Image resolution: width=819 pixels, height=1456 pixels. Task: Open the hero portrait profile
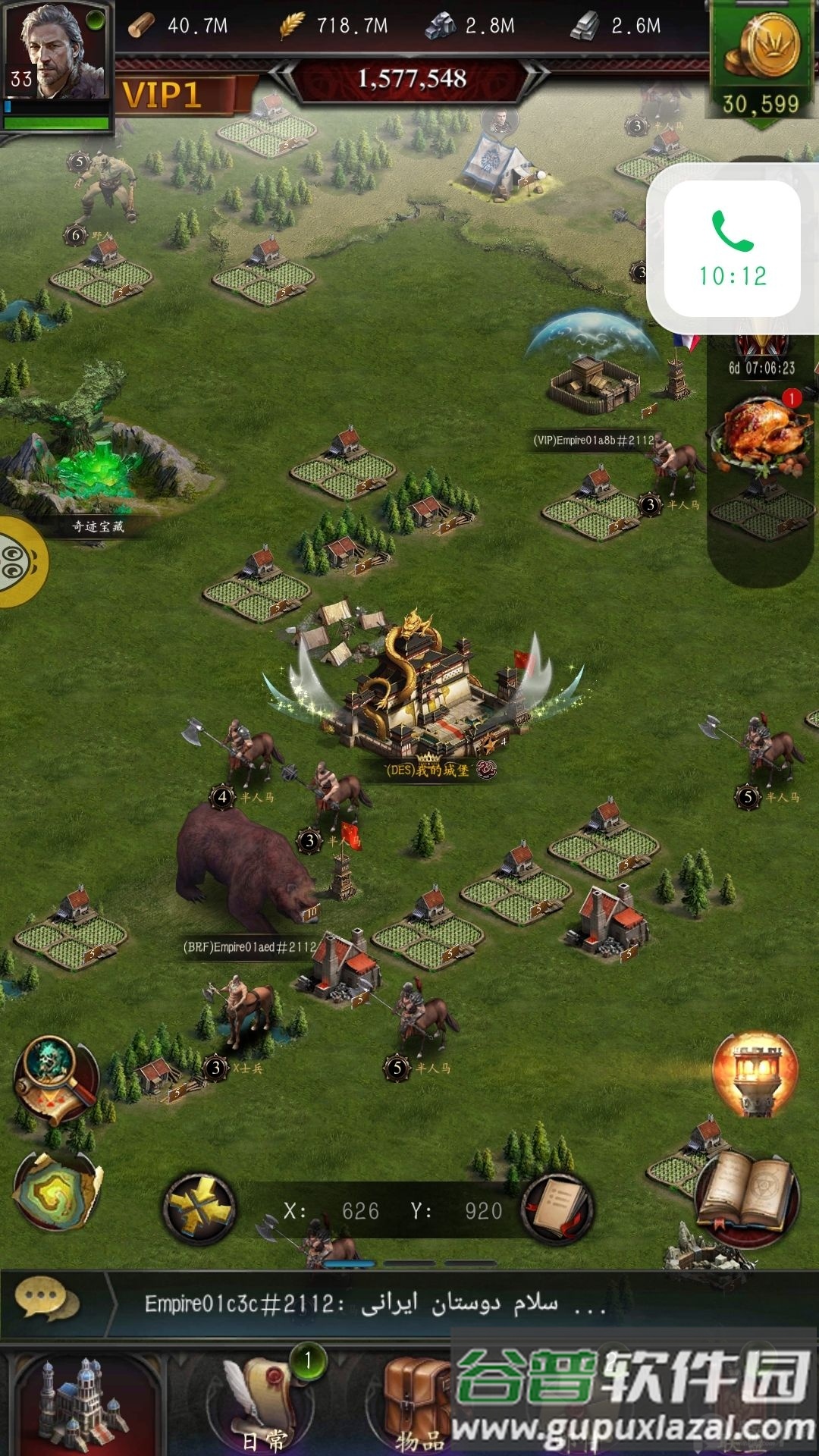pos(56,53)
